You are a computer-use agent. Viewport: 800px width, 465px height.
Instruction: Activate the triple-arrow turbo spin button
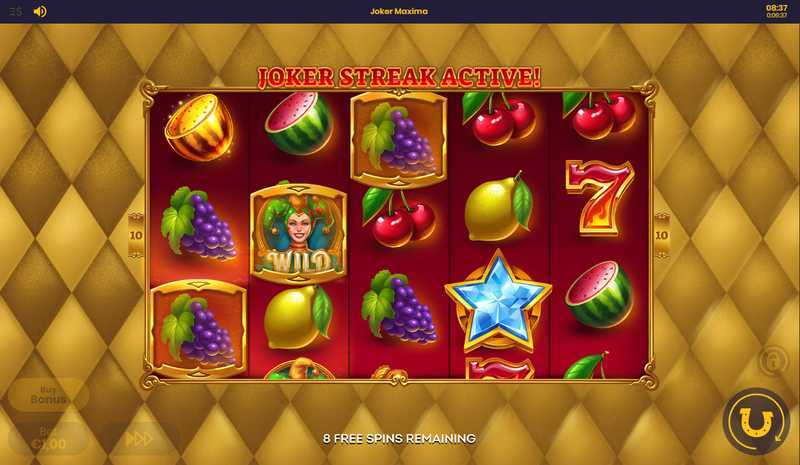coord(139,438)
